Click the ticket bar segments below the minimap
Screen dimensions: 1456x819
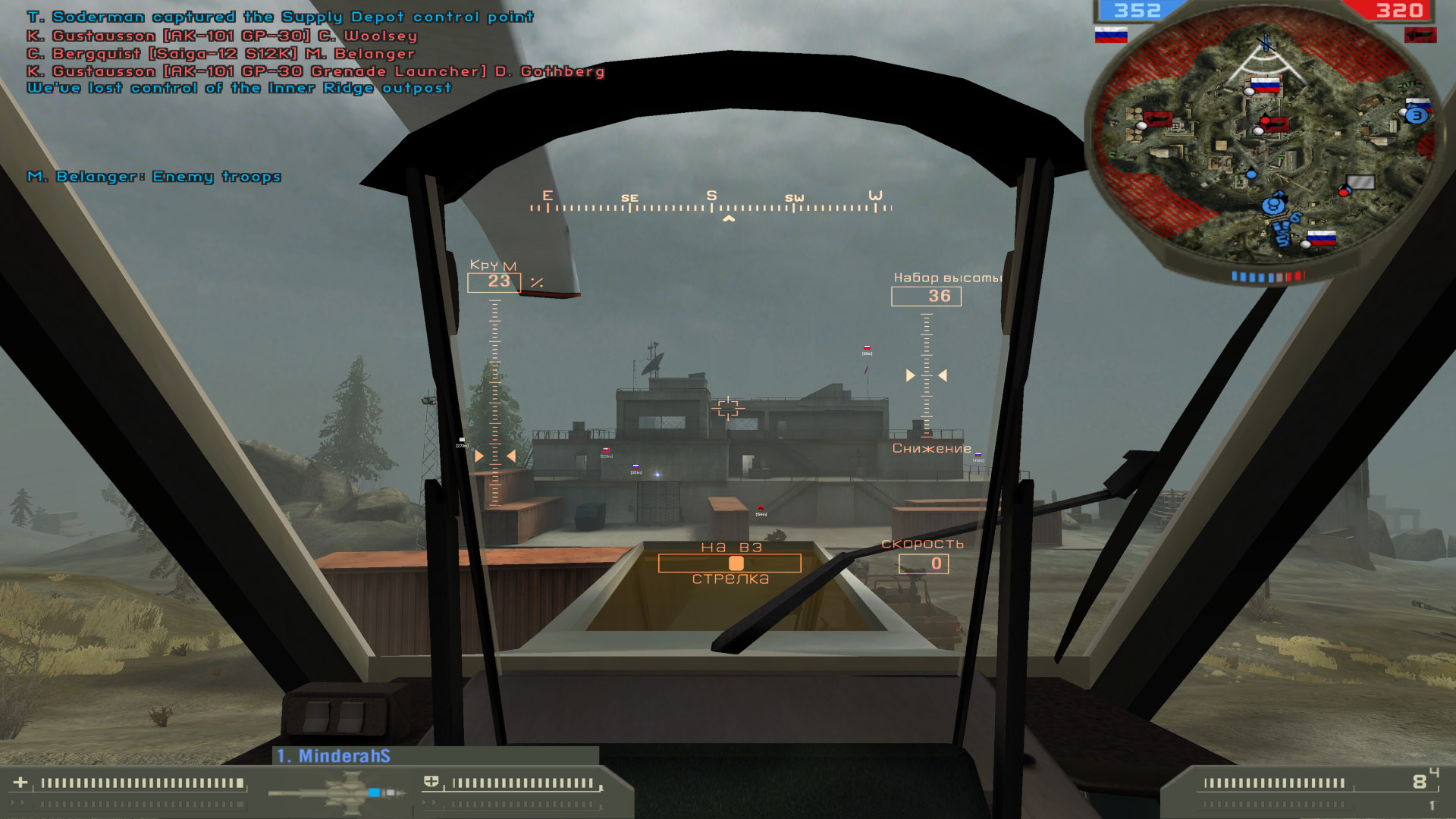point(1268,274)
